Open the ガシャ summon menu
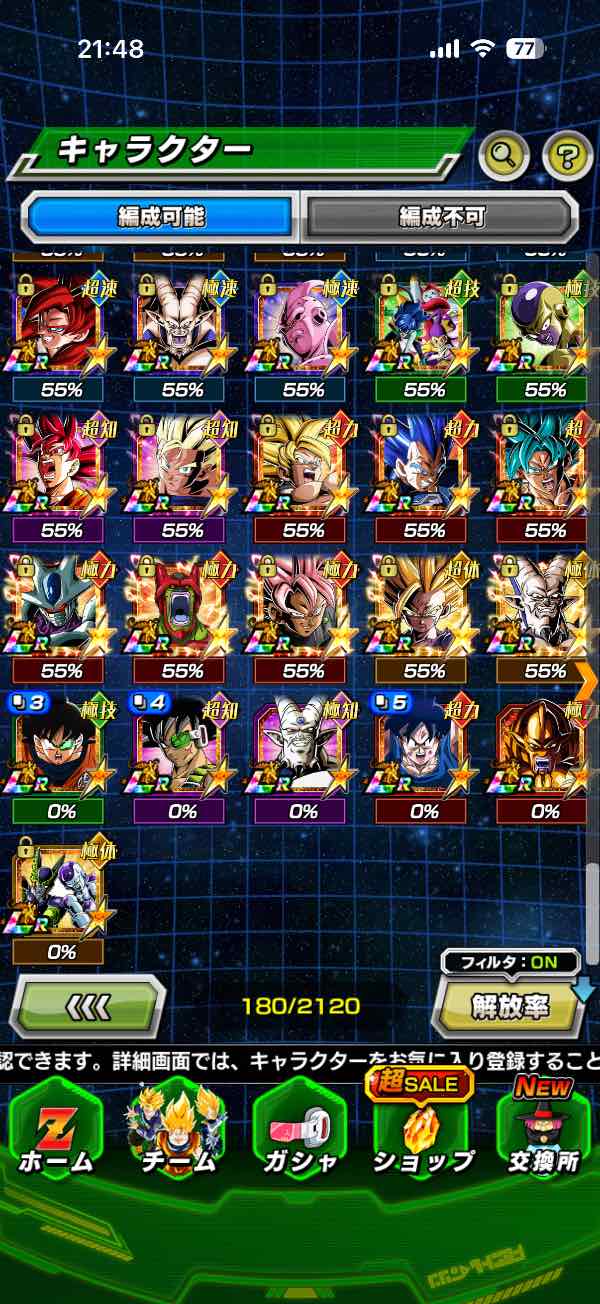 pyautogui.click(x=302, y=1131)
